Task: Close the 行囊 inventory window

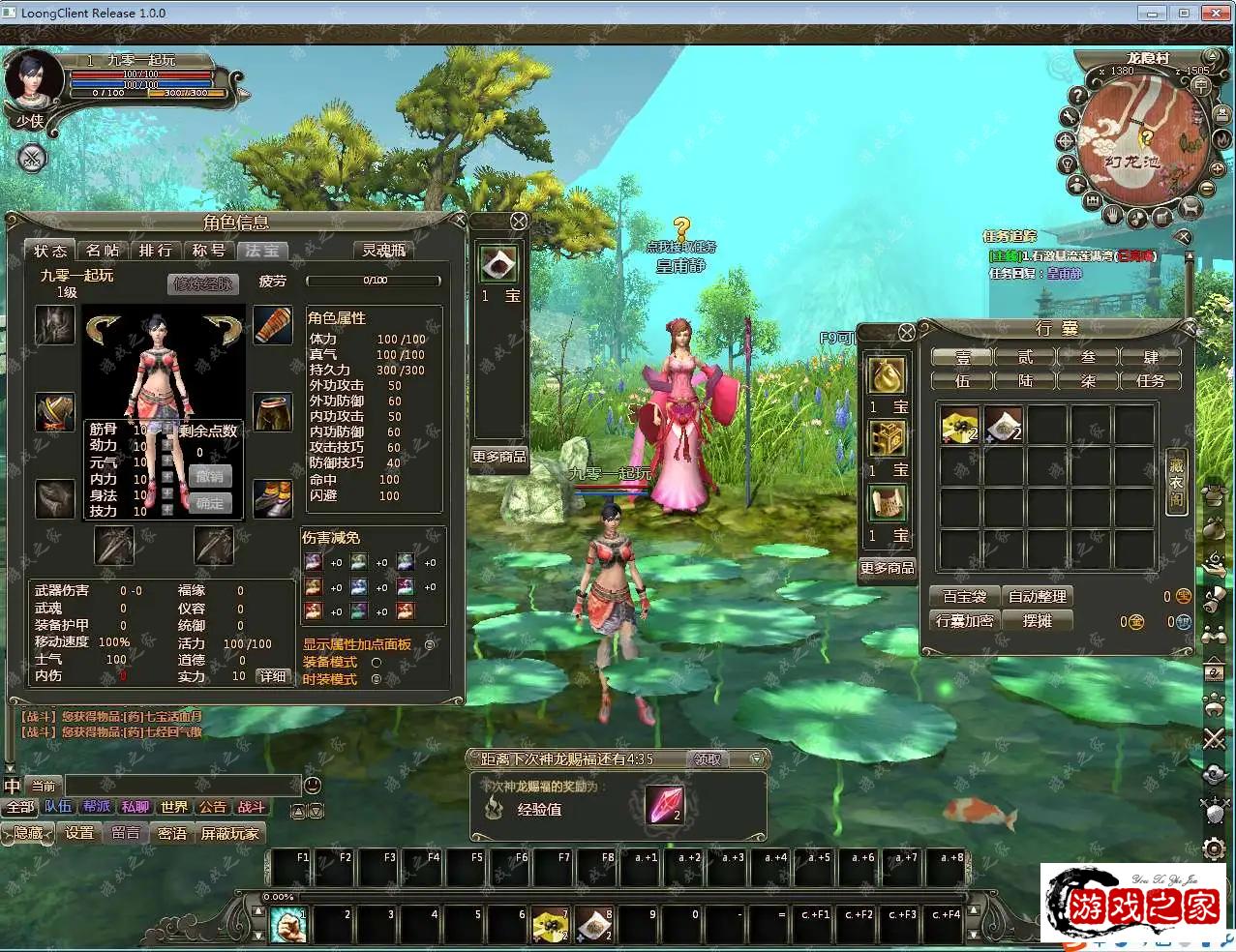Action: click(x=906, y=332)
